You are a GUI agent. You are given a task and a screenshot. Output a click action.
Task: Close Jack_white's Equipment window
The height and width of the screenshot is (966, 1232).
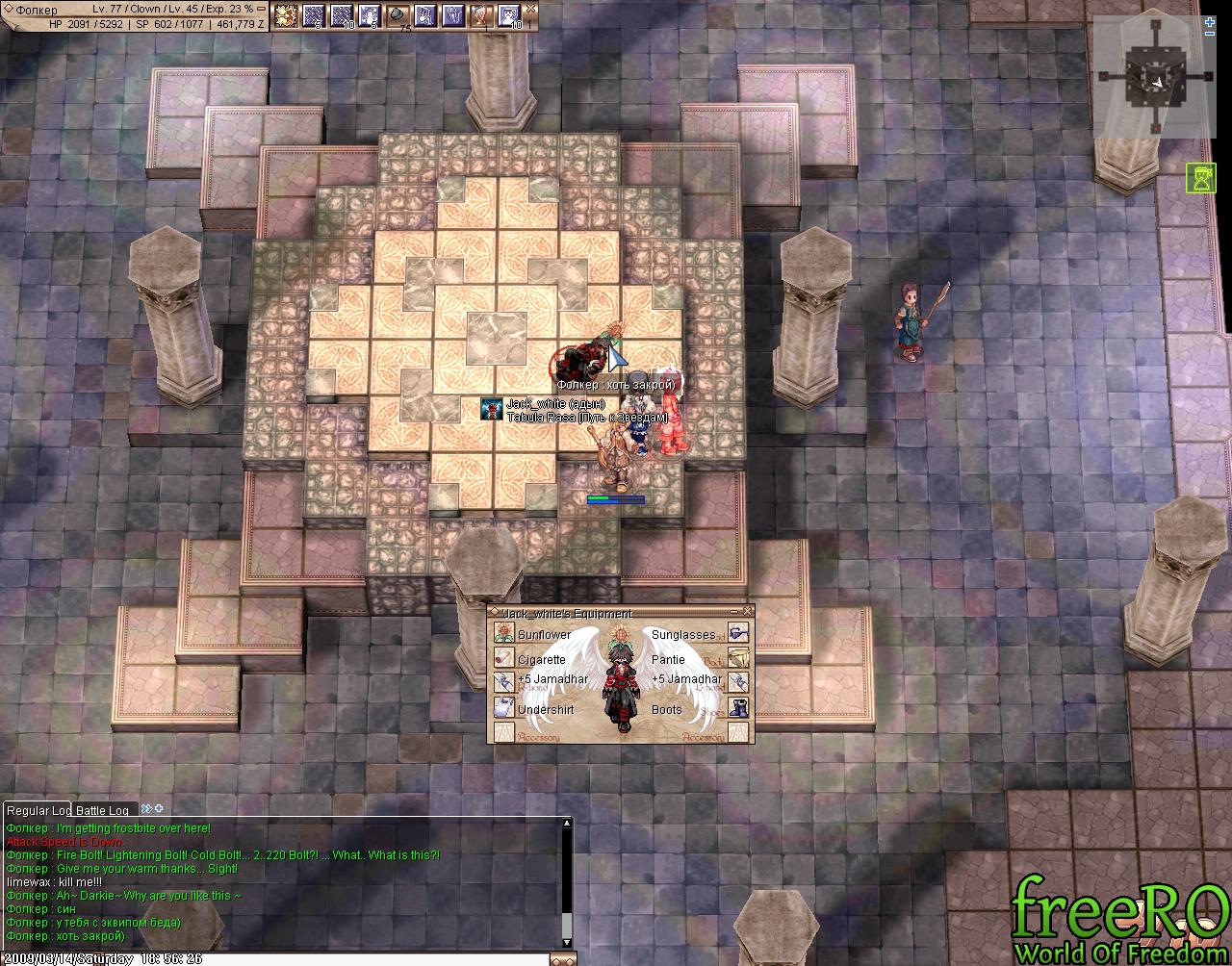748,612
